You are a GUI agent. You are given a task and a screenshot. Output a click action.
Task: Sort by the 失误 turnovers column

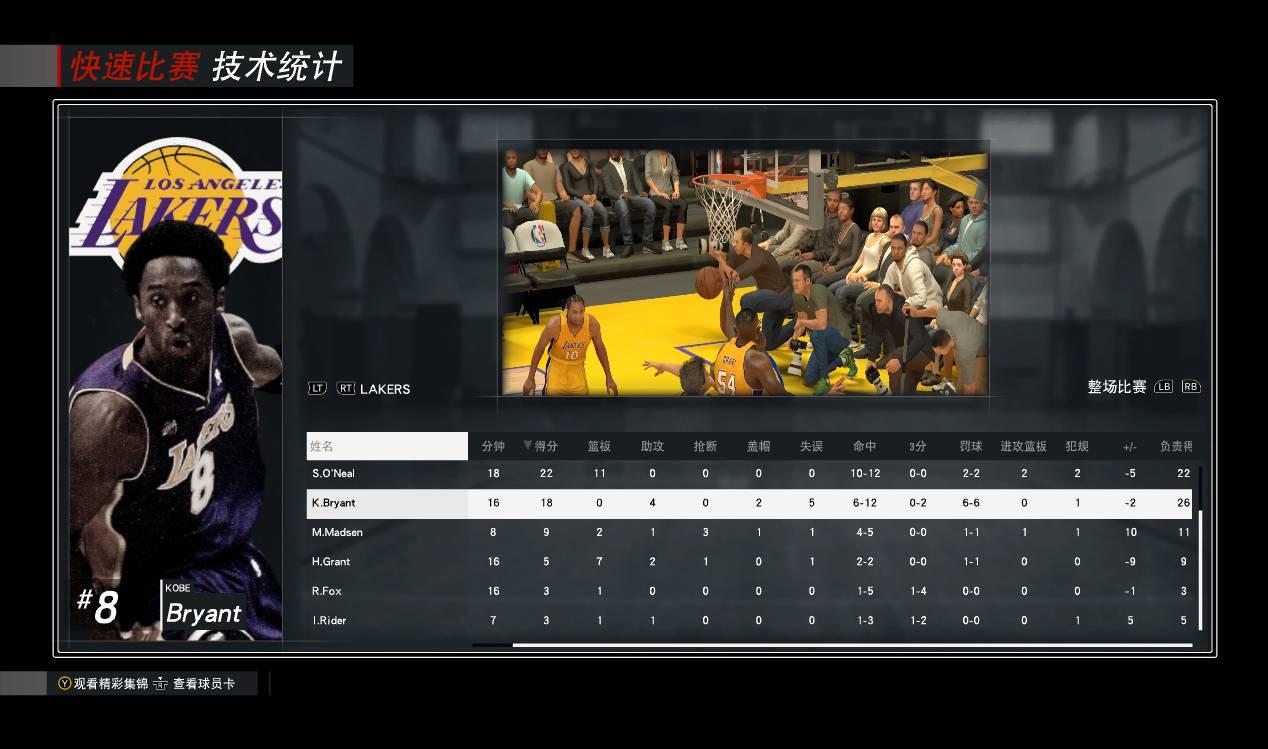811,446
